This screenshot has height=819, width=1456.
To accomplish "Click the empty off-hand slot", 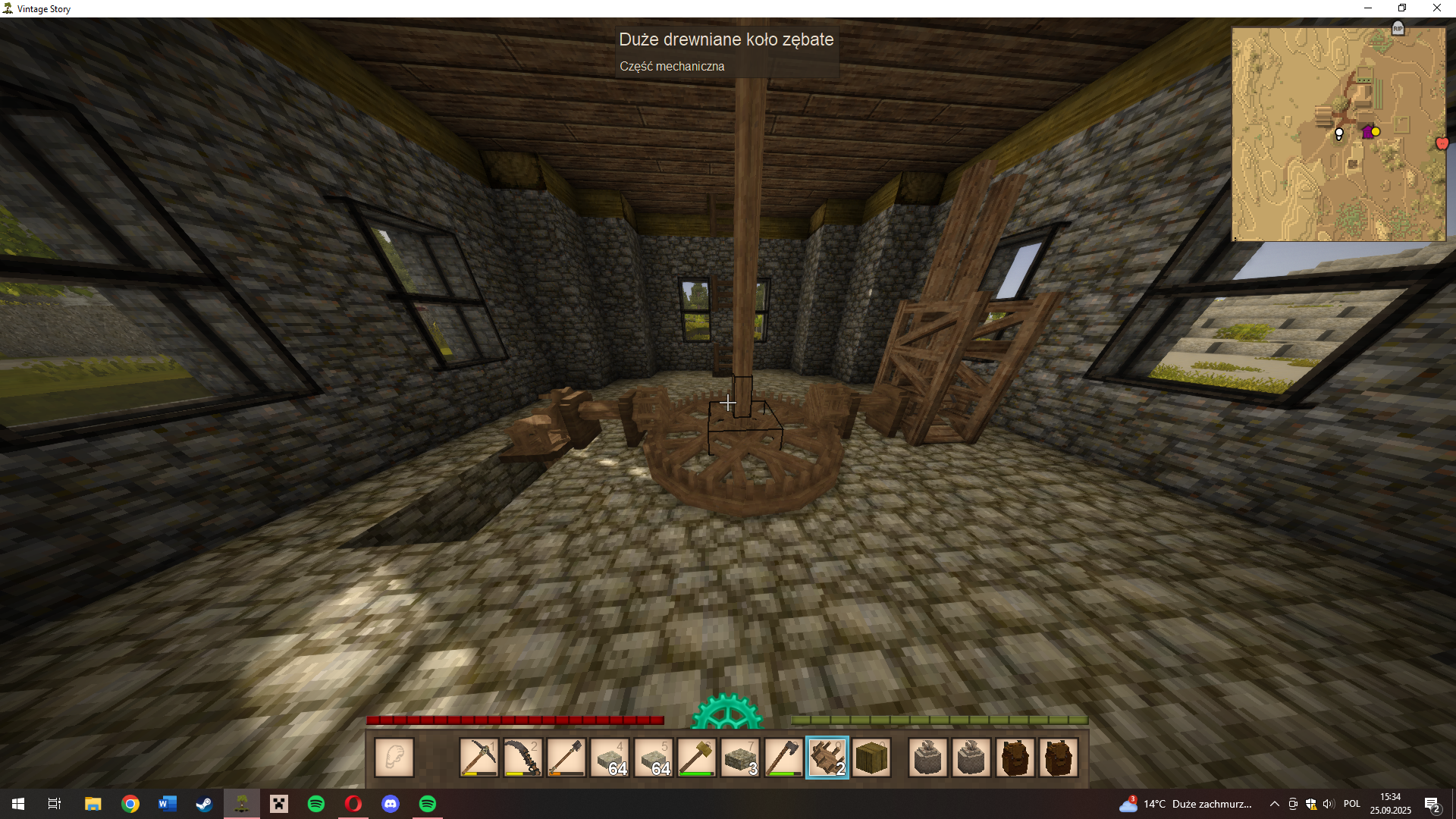I will point(394,758).
